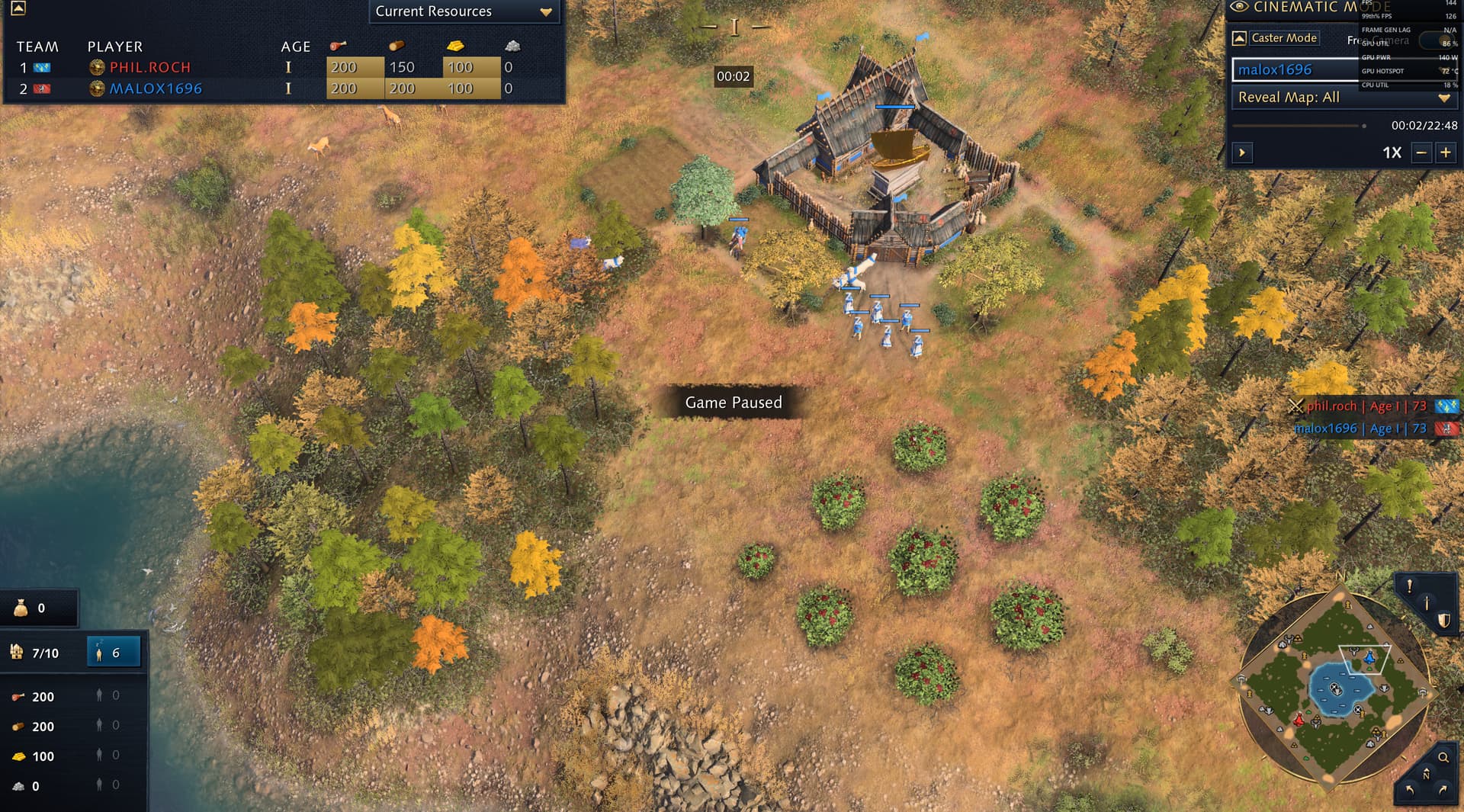Collapse the observer panel arrow beside Caster Mode
This screenshot has width=1464, height=812.
coord(1239,38)
